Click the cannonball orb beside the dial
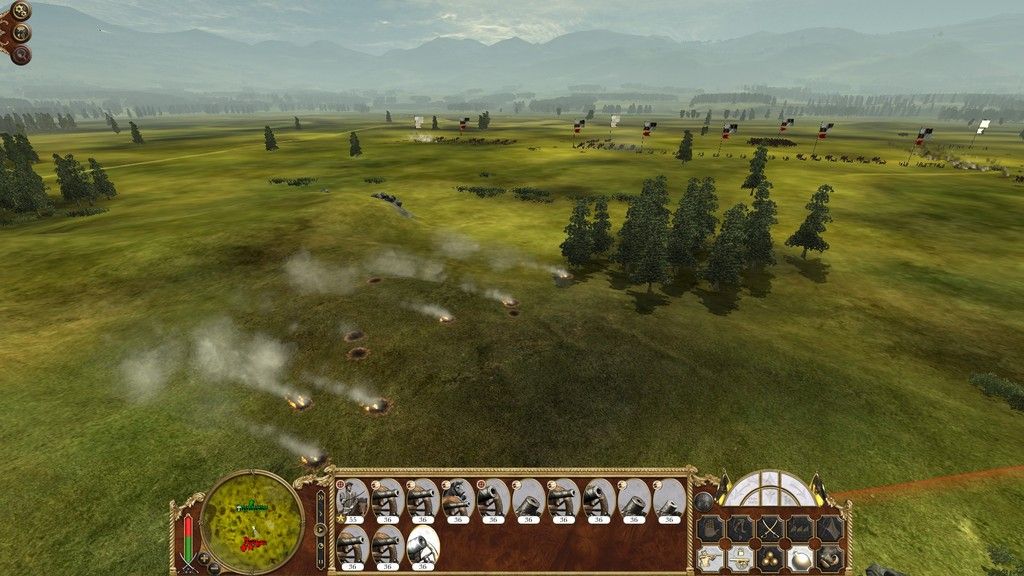 [704, 501]
